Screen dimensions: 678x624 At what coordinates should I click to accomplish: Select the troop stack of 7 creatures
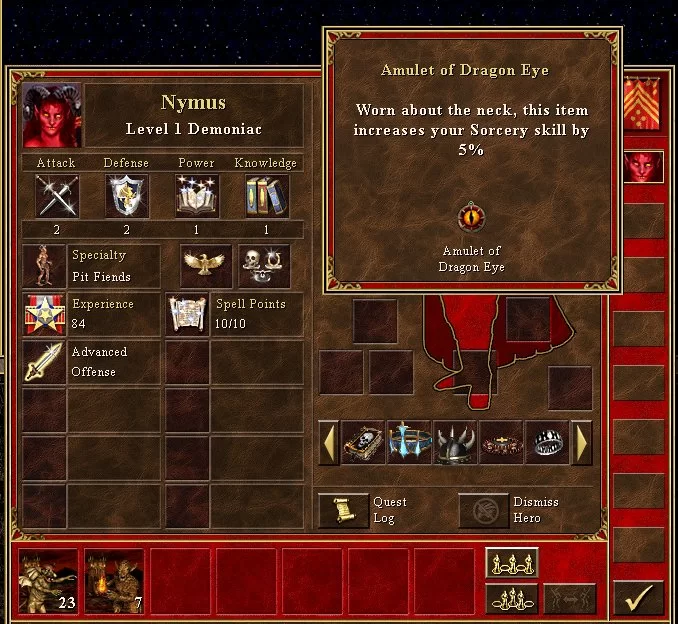[x=114, y=580]
